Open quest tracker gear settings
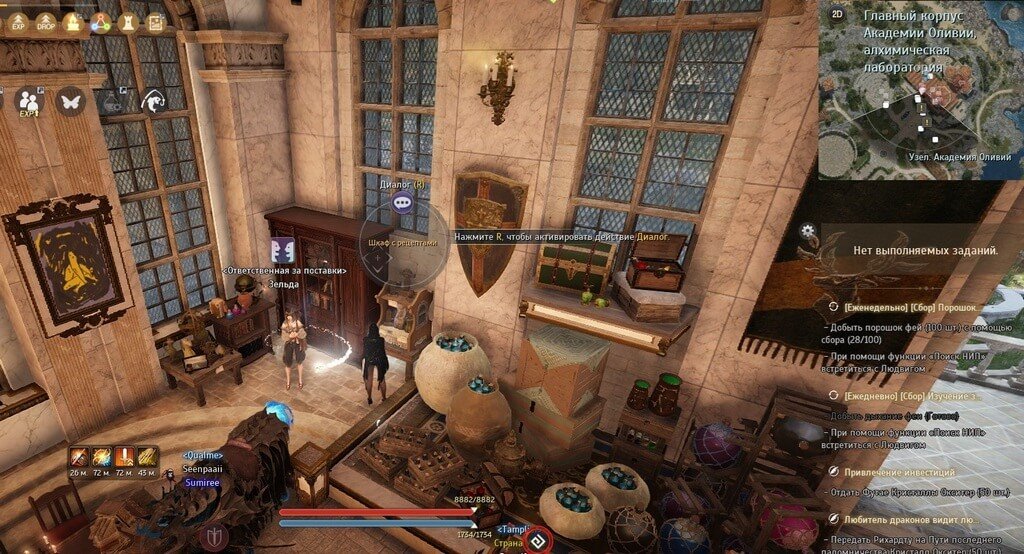The image size is (1024, 554). pos(808,231)
